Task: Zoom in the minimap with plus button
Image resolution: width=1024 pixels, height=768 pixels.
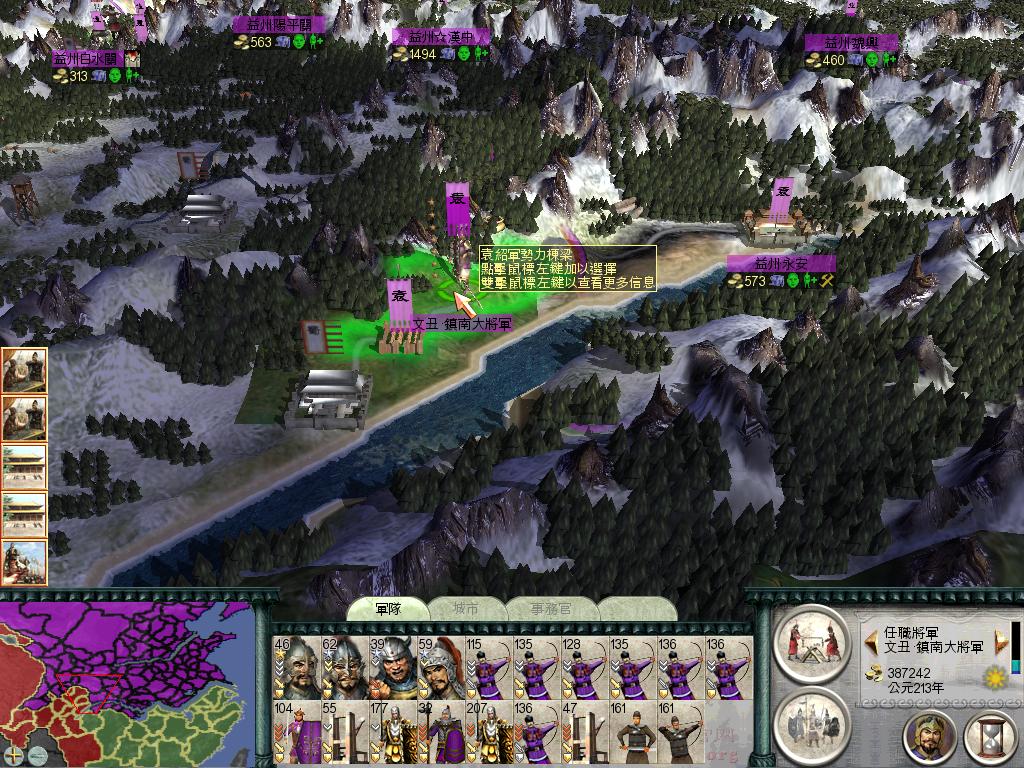Action: (x=13, y=753)
